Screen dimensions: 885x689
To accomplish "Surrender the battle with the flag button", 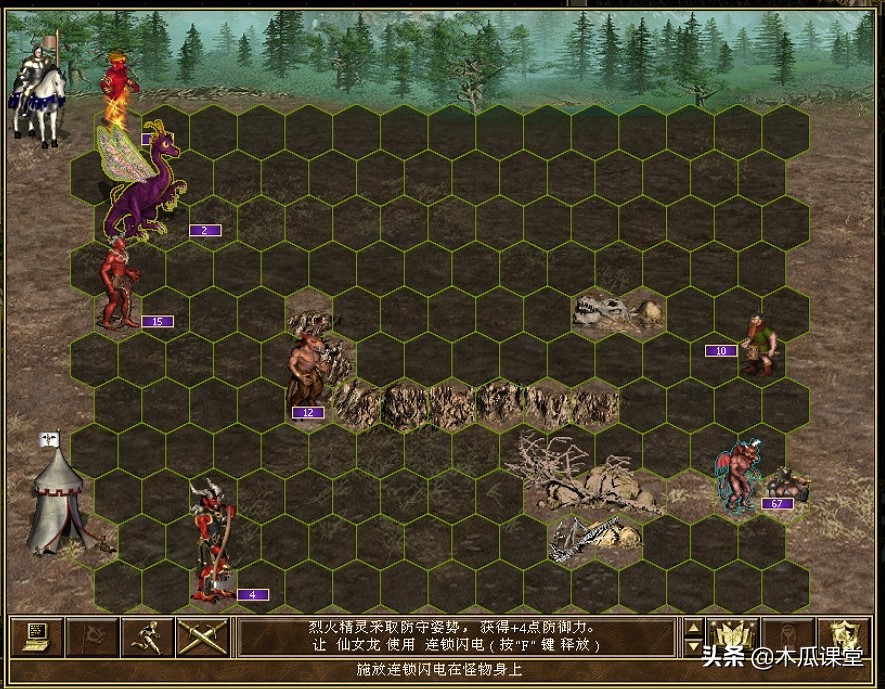I will tap(92, 636).
